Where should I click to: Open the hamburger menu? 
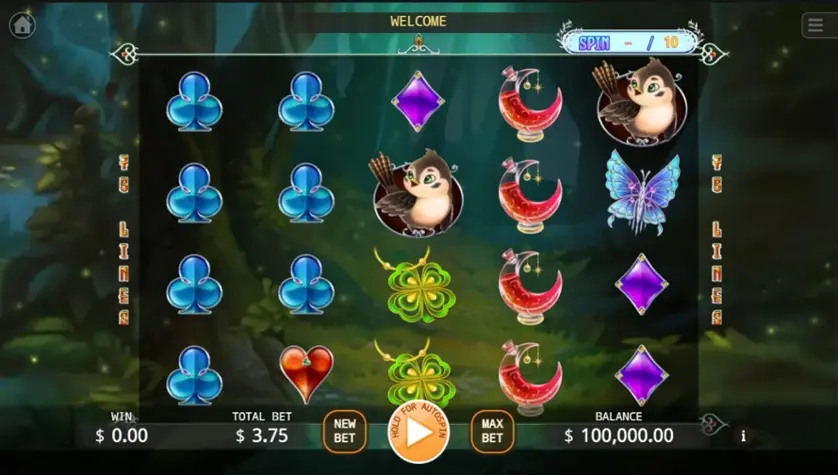(815, 26)
